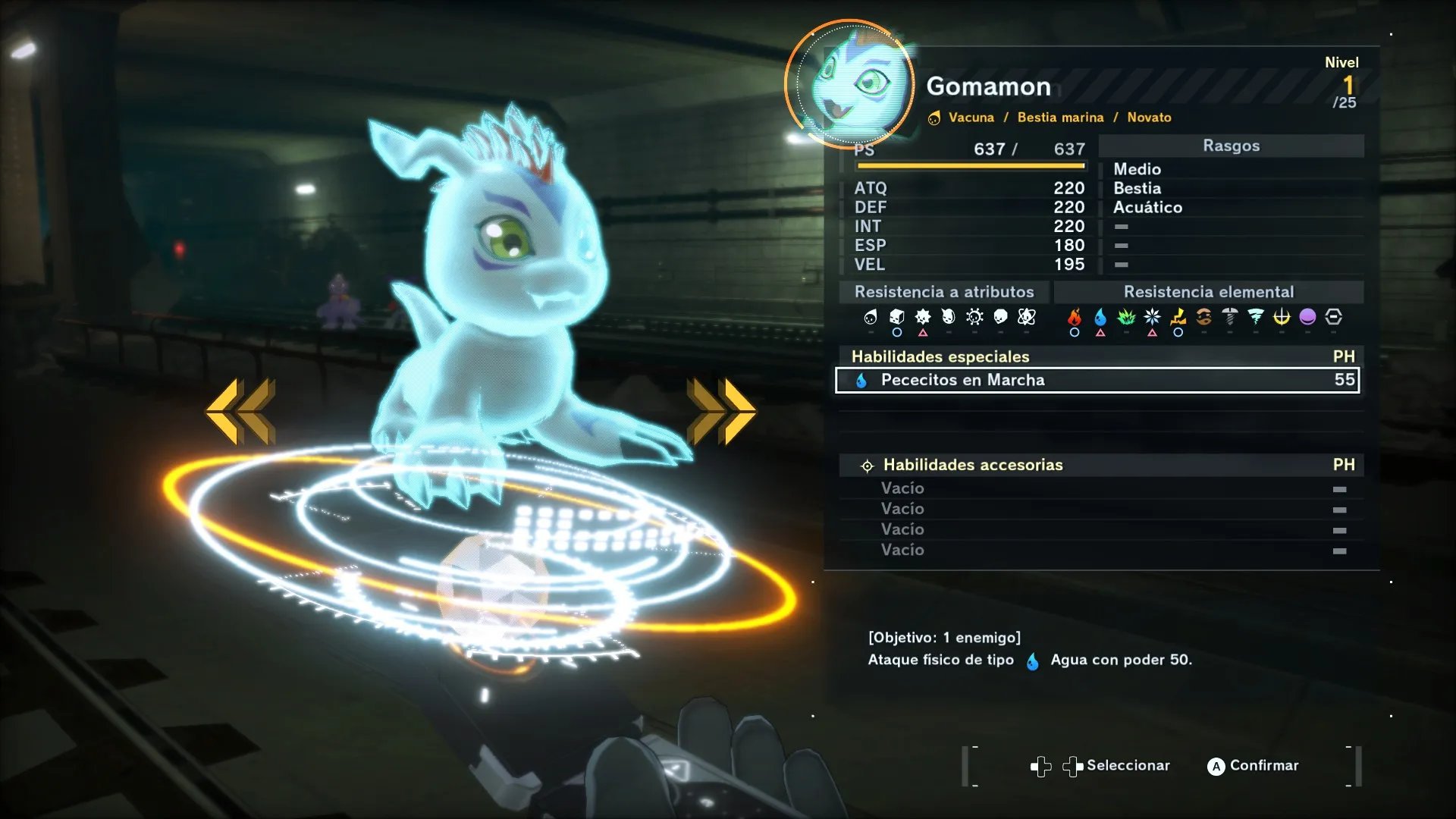Switch to the next Digimon with right arrows

721,411
